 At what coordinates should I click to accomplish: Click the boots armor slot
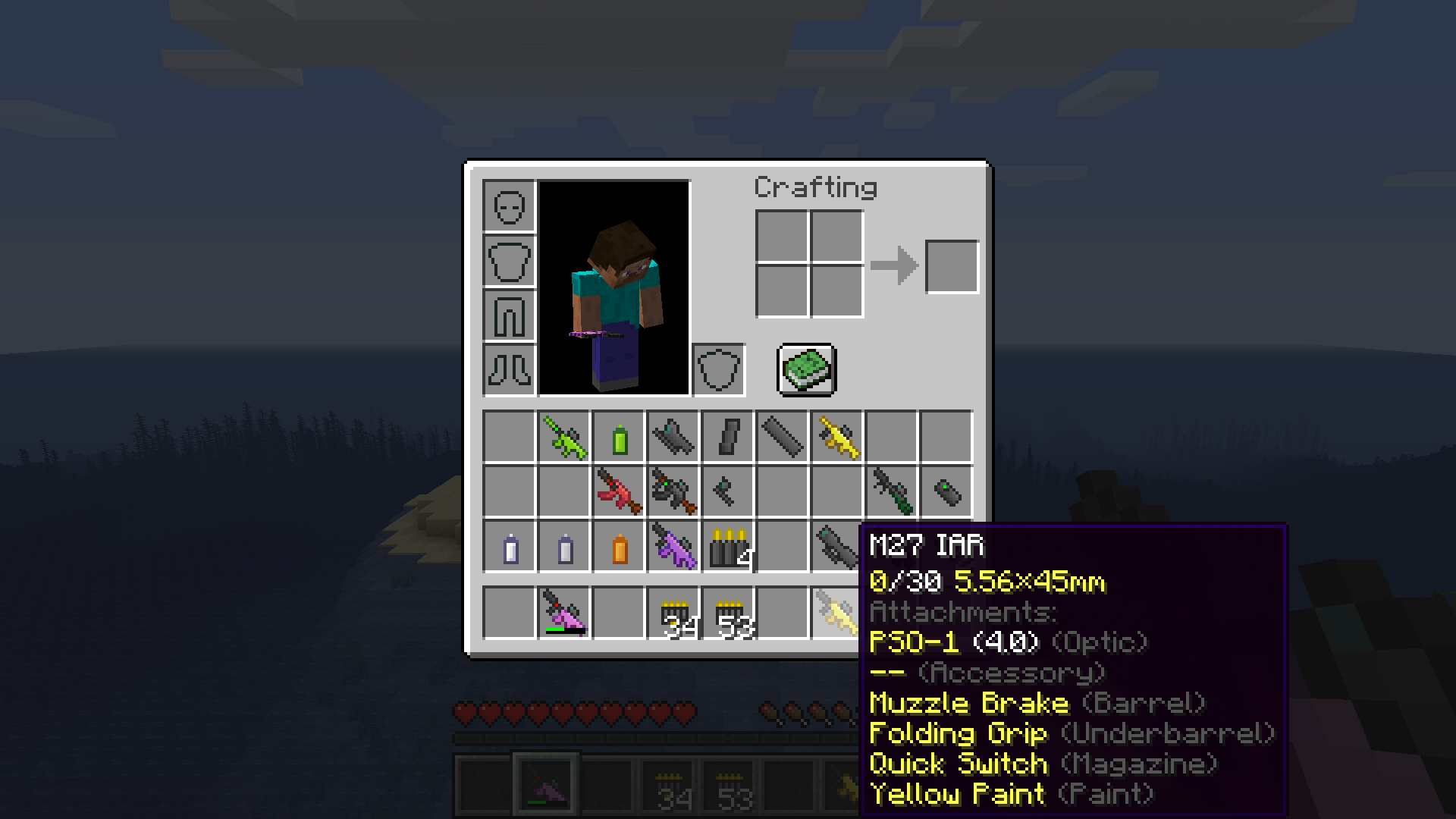508,372
